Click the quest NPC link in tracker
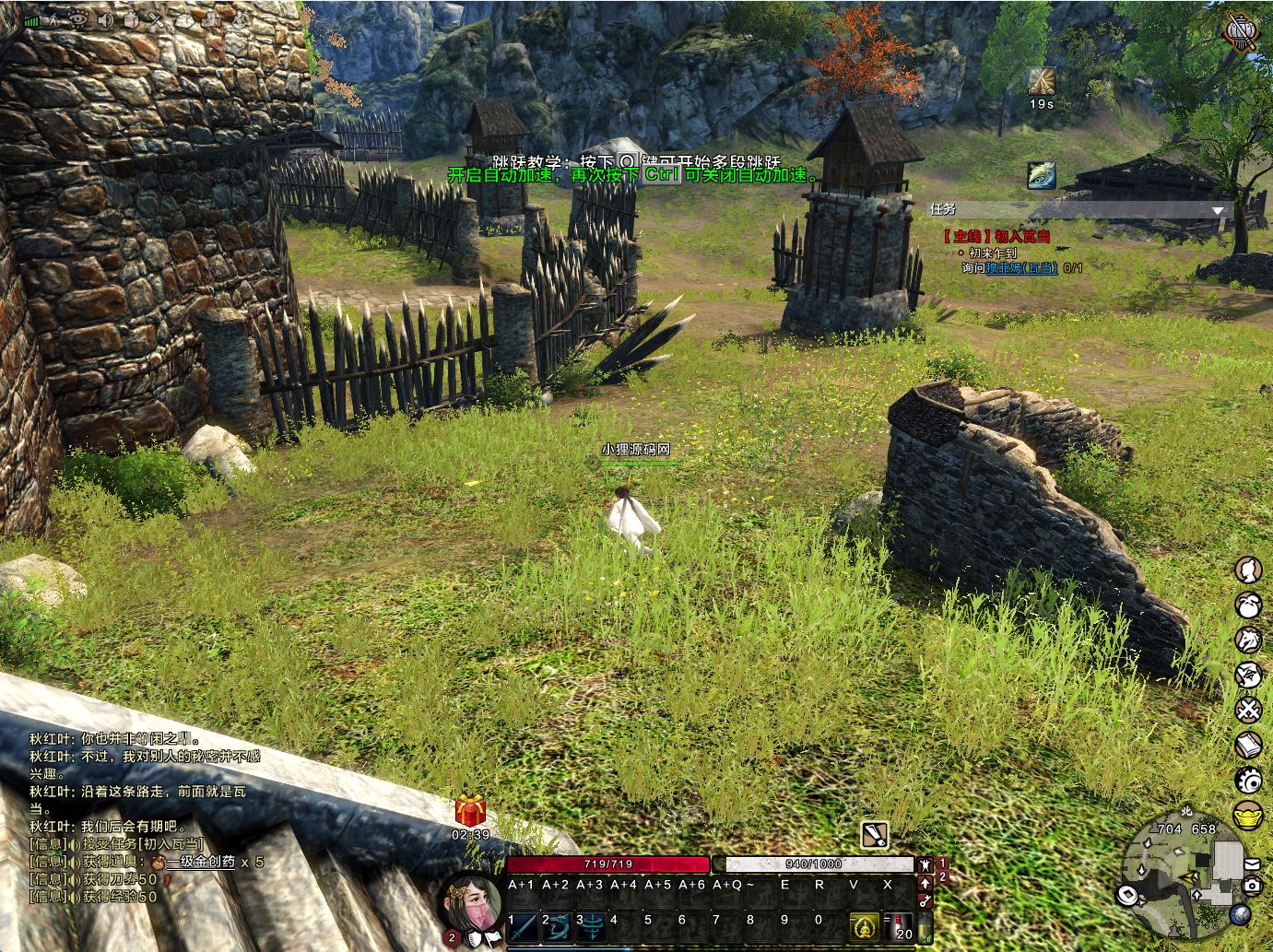 (1021, 267)
